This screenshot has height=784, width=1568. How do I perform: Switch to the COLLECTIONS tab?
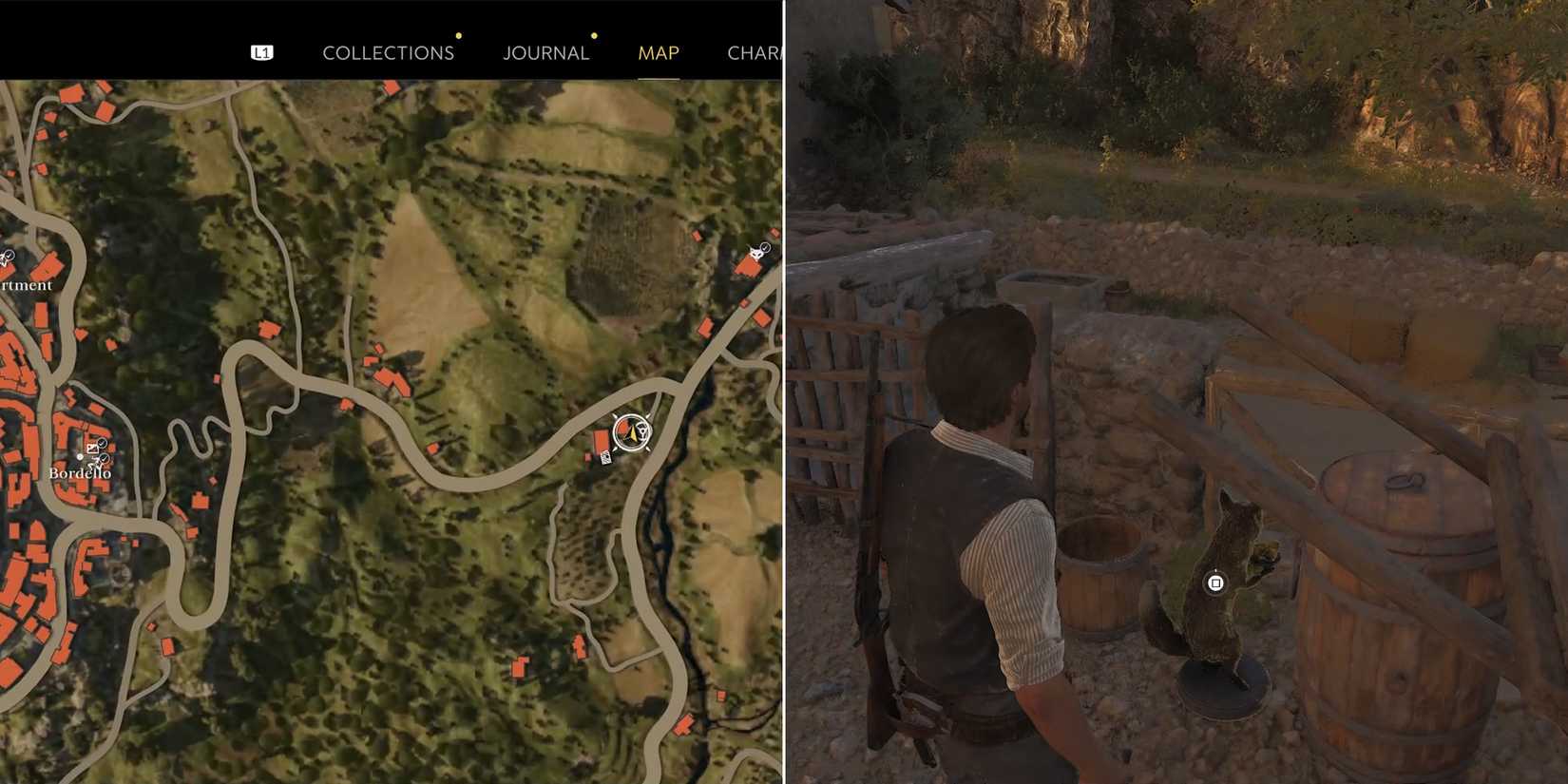388,53
